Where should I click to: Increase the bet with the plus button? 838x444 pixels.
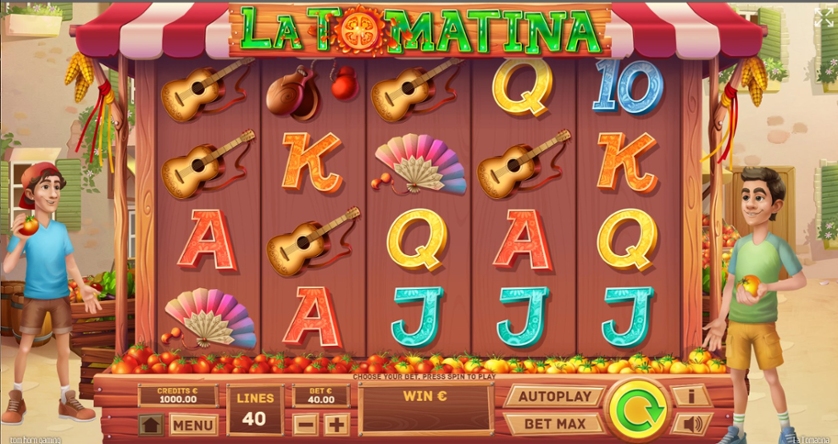click(x=336, y=424)
